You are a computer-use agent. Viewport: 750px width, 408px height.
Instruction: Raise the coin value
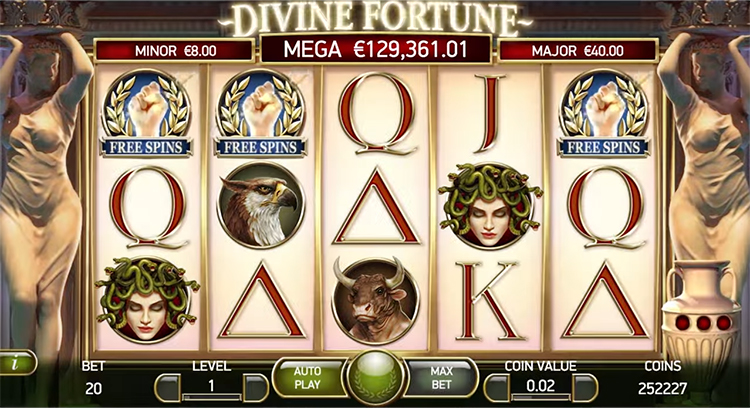click(587, 385)
